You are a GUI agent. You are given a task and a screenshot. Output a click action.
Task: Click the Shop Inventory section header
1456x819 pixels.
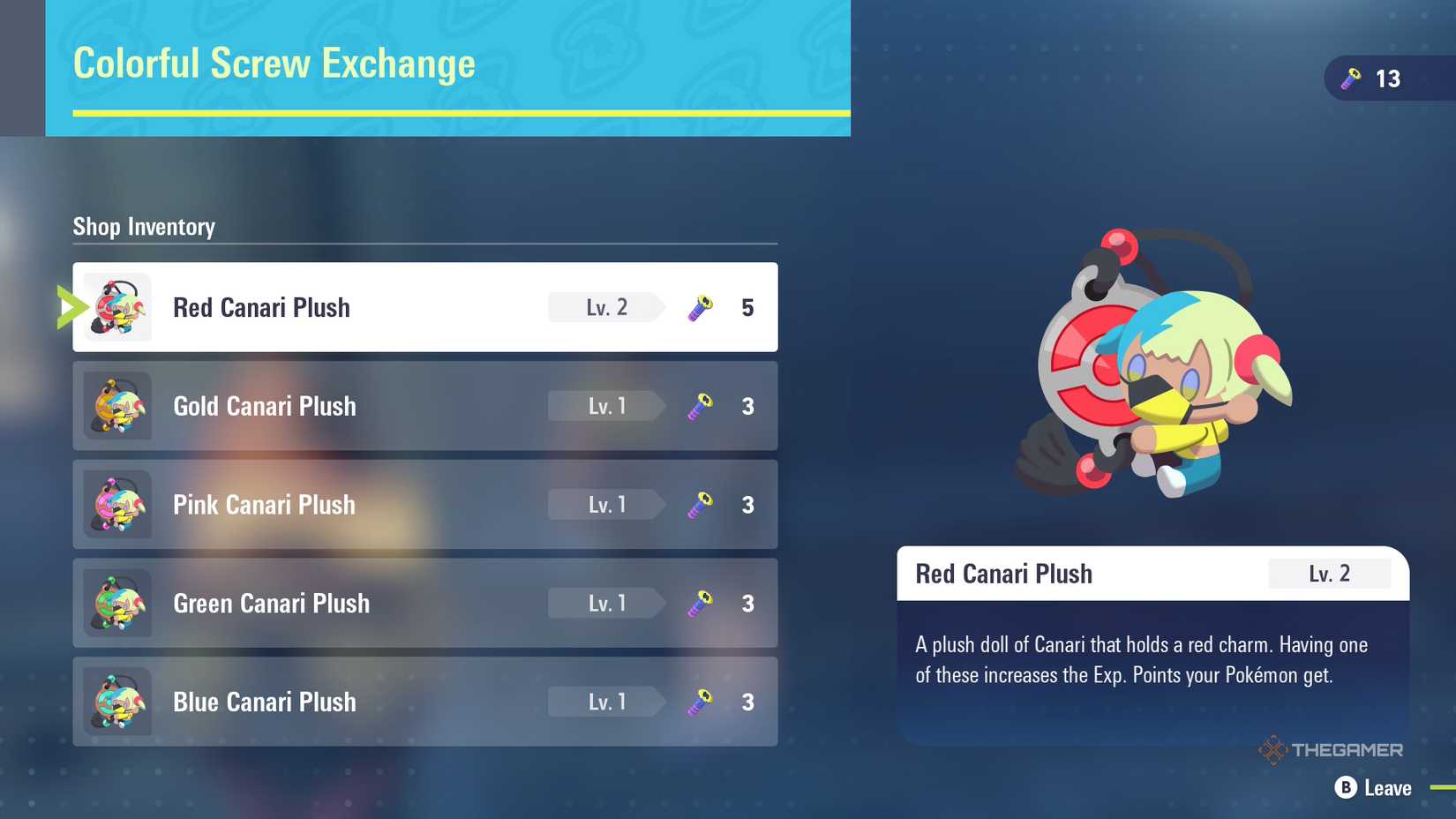coord(144,227)
